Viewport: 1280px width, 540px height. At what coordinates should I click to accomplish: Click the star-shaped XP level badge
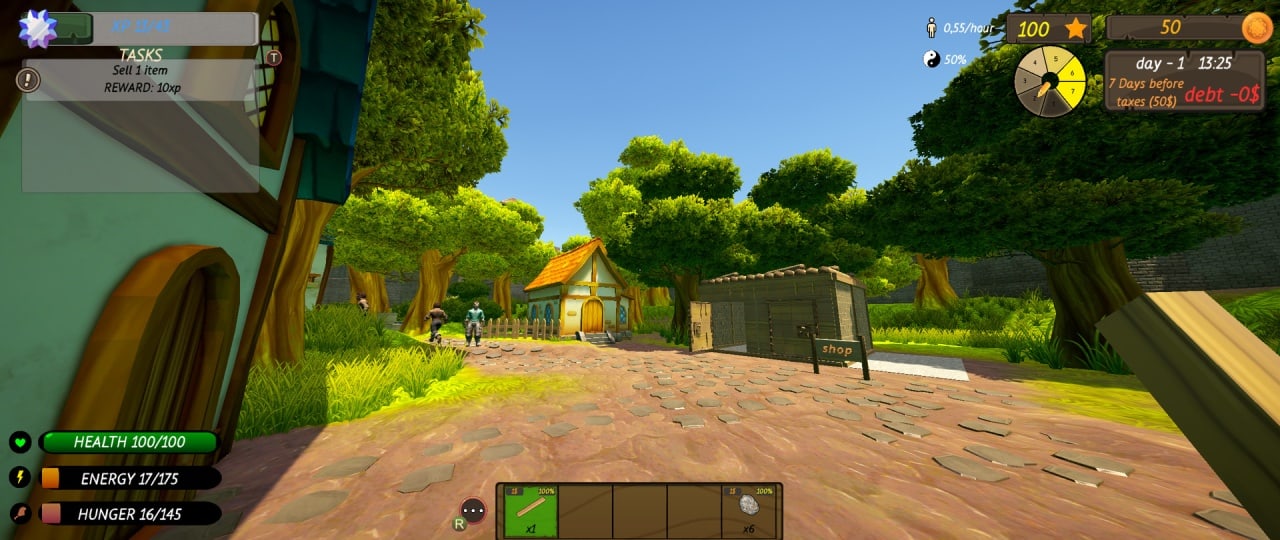click(x=38, y=28)
